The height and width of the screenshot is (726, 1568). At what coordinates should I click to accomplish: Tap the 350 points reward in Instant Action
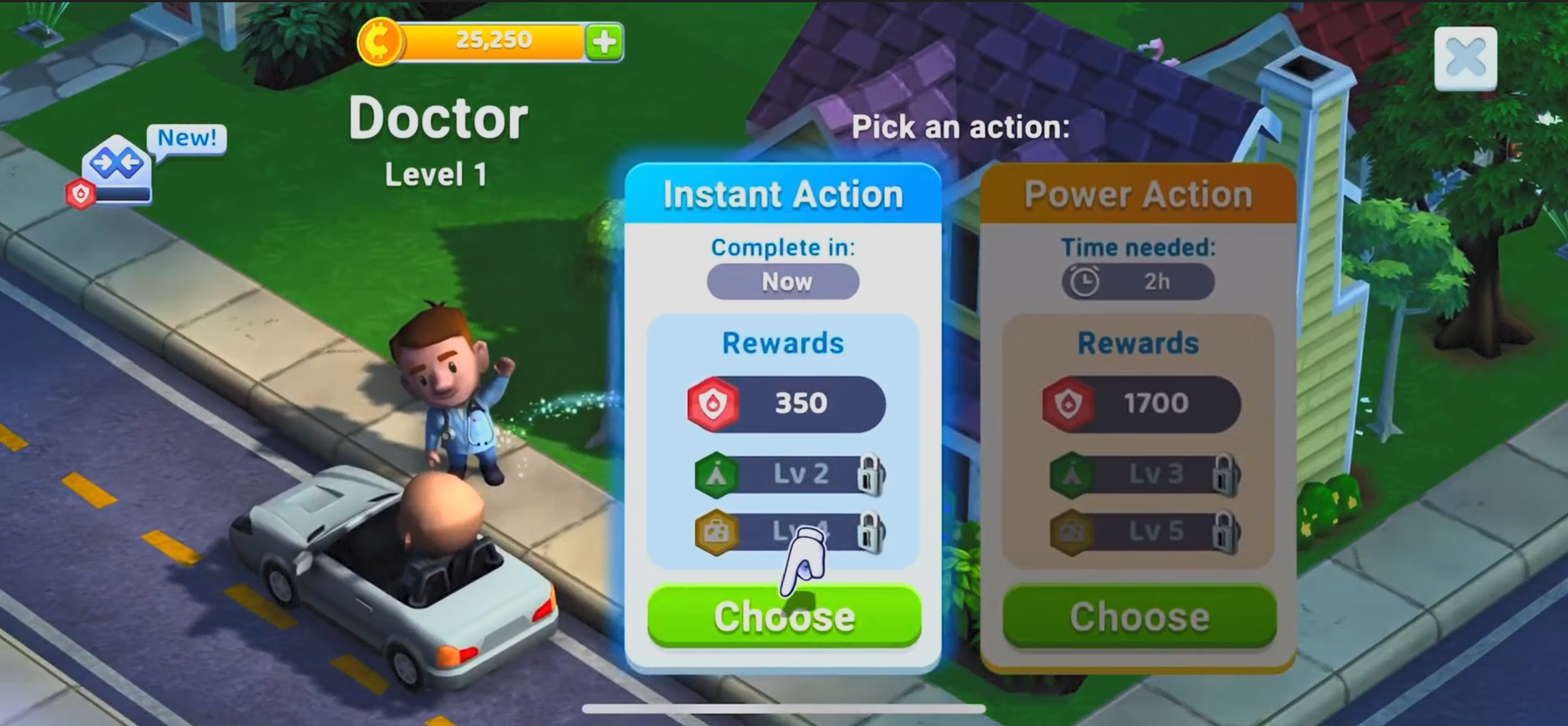[x=786, y=404]
